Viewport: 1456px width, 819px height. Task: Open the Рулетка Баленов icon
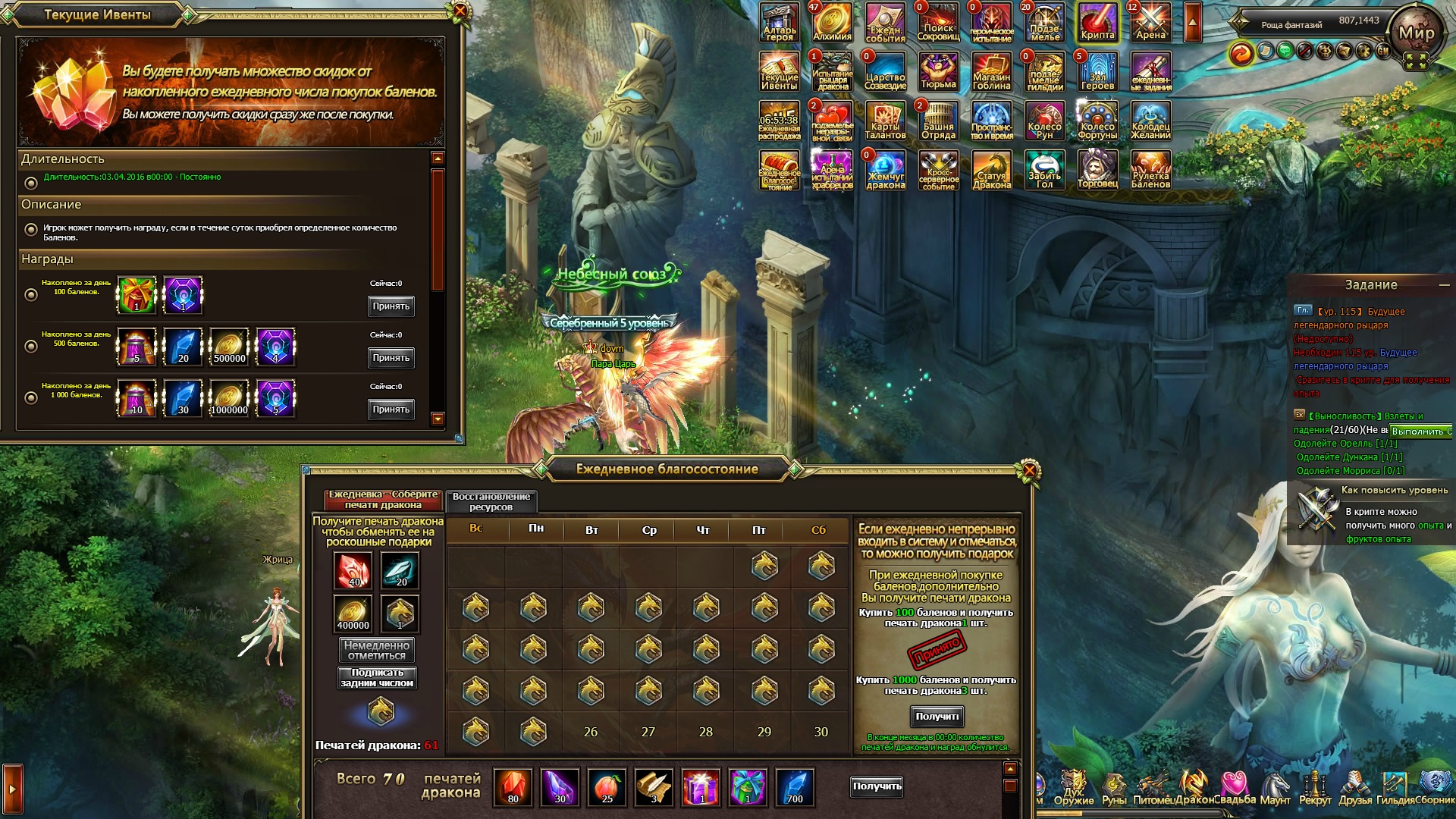tap(1150, 170)
